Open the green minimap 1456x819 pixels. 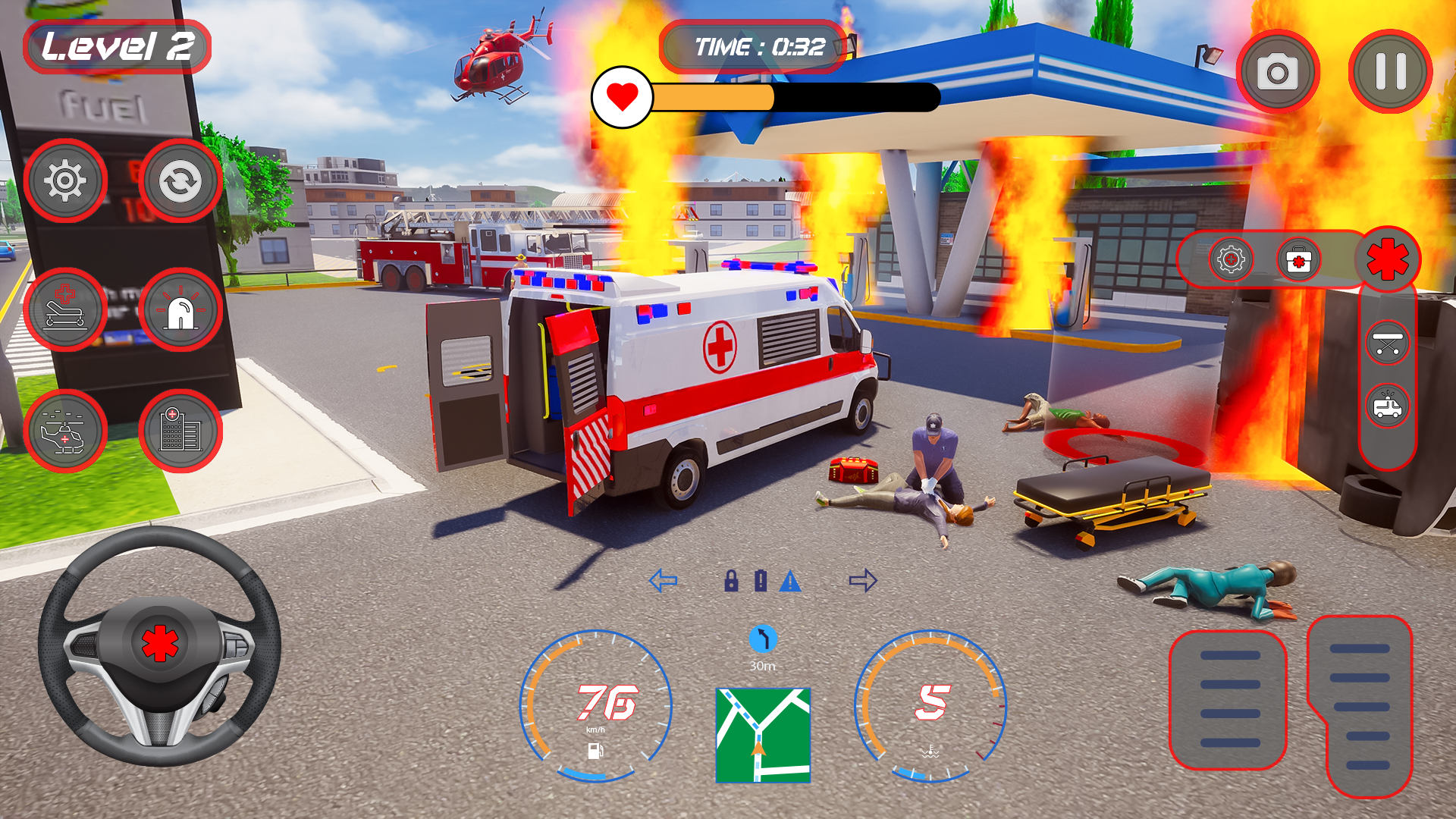point(763,735)
